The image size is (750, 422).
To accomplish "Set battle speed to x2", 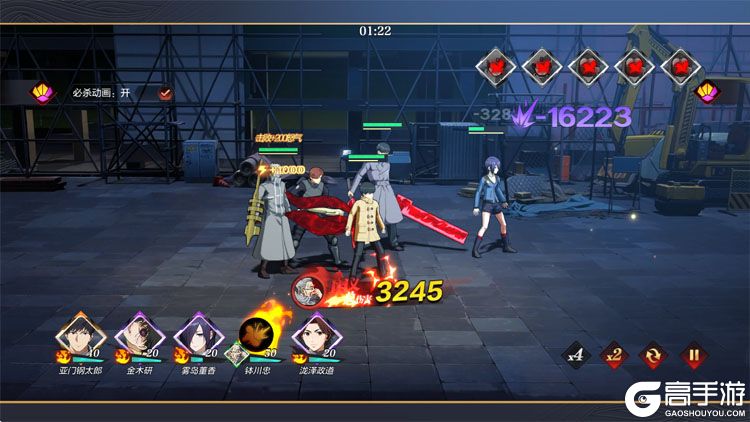I will (x=613, y=354).
